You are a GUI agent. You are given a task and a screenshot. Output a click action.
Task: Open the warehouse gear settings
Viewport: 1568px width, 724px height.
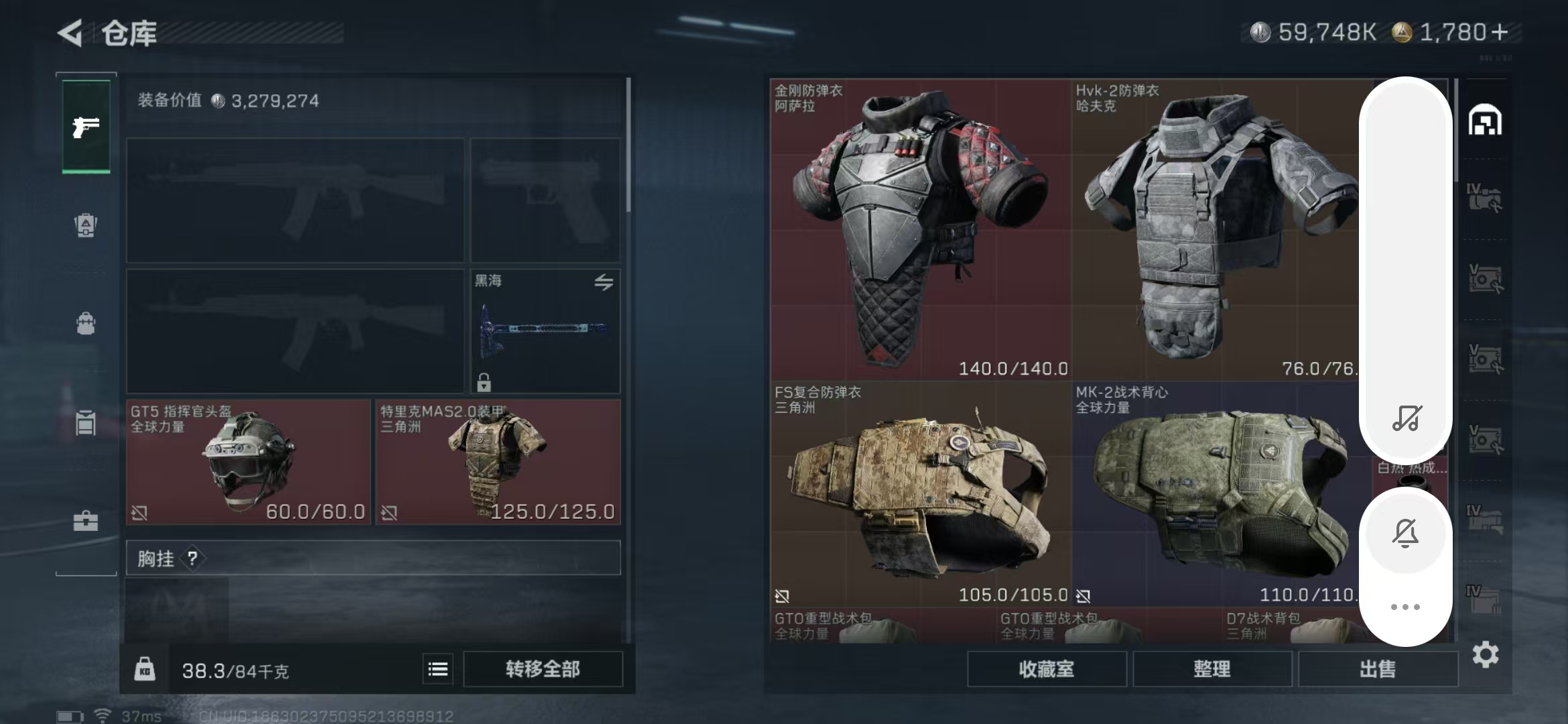(1485, 654)
